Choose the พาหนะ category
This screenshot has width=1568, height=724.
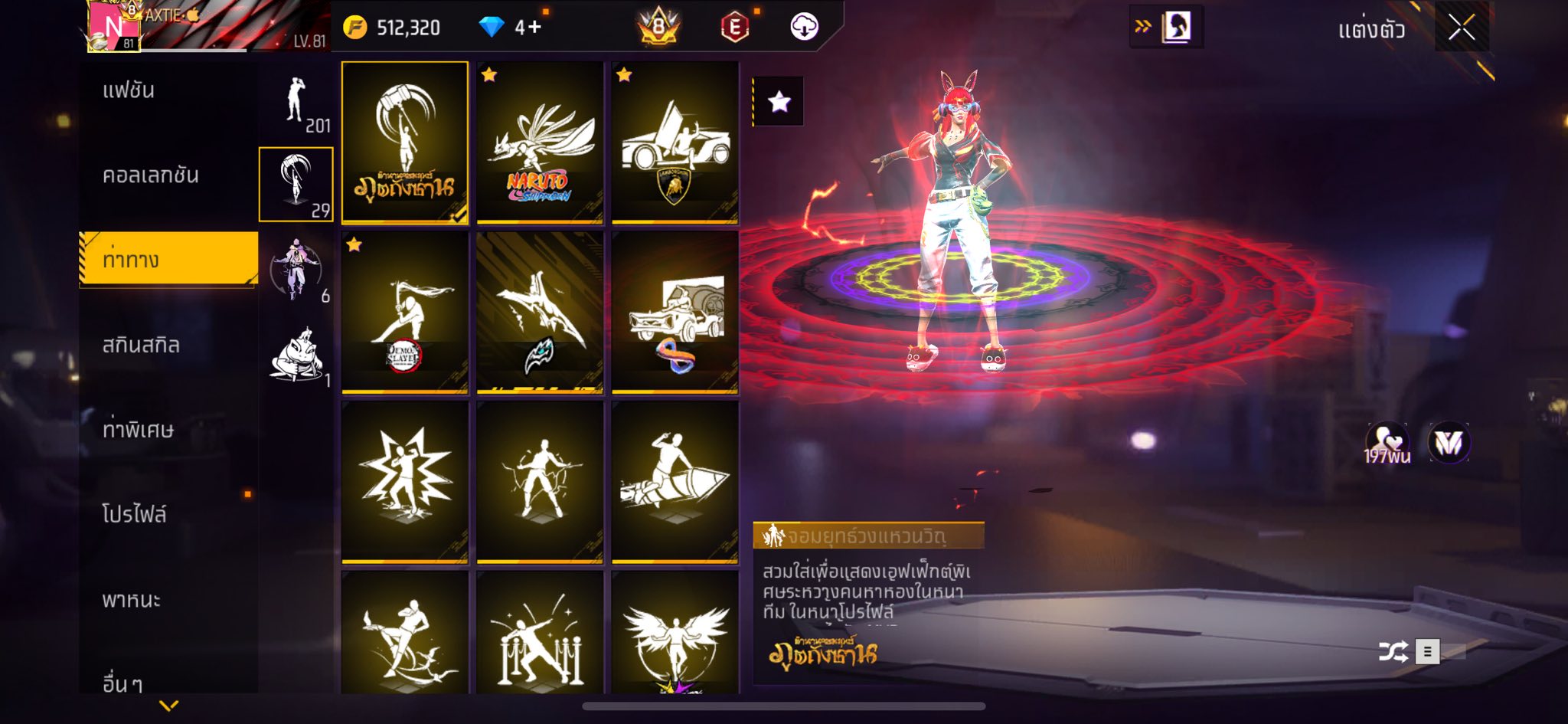click(x=132, y=599)
